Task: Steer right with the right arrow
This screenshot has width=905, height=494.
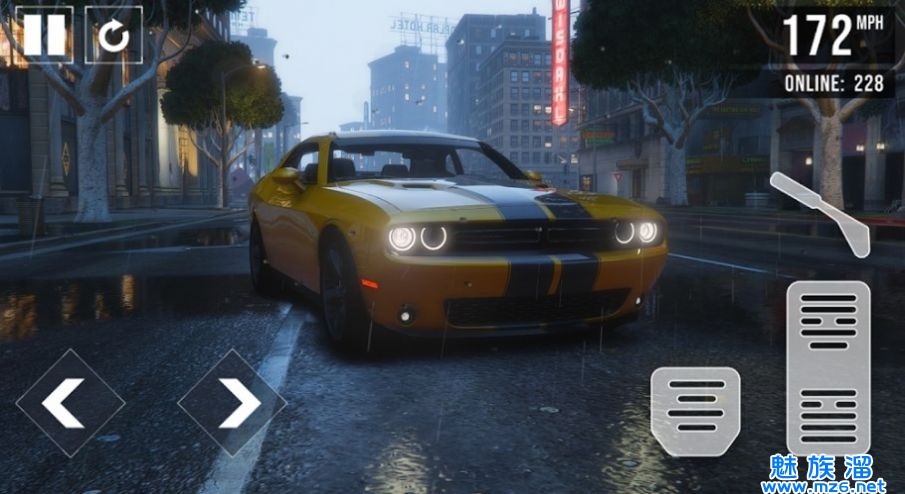Action: pos(232,403)
